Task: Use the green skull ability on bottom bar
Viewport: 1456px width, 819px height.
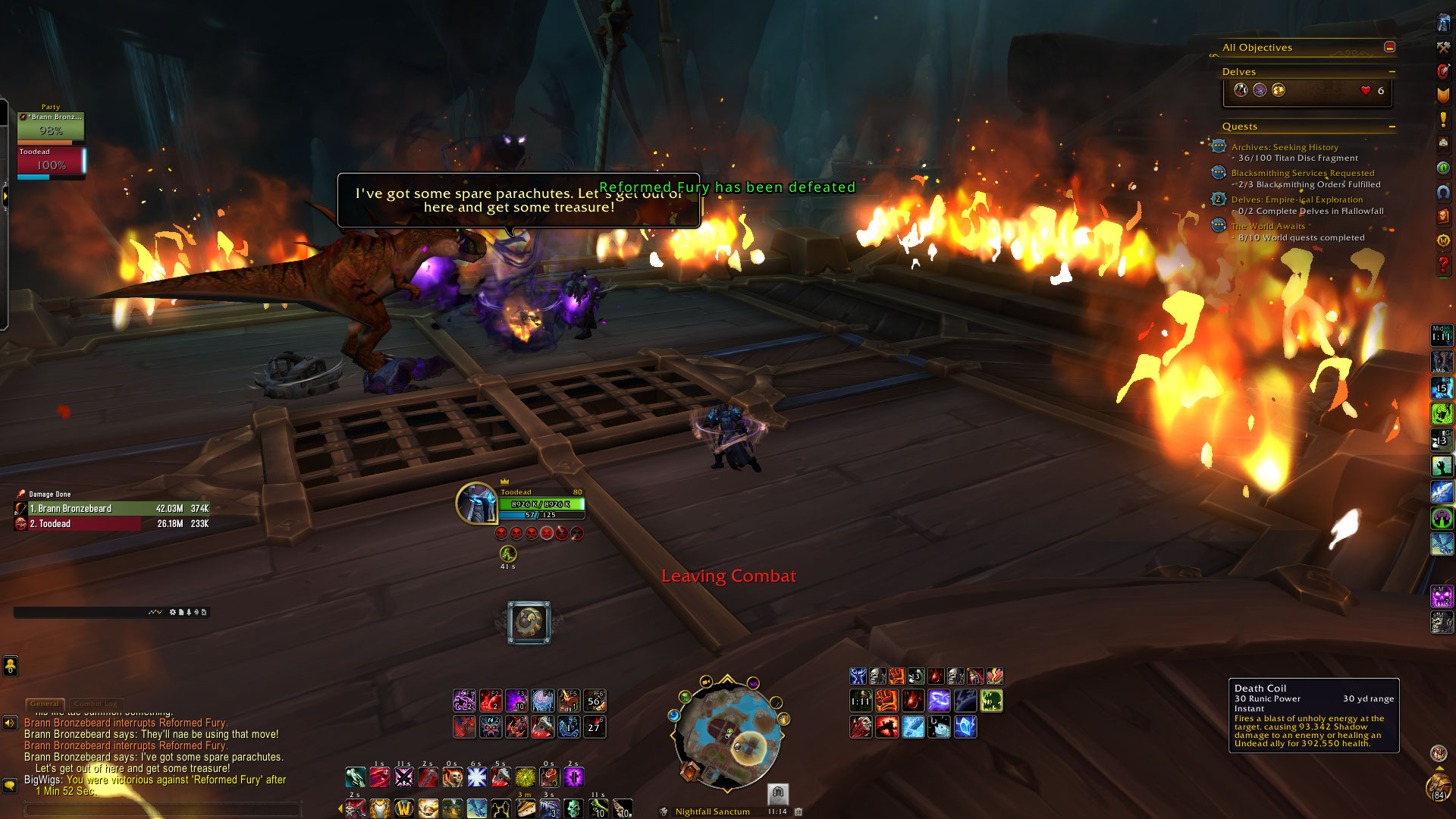Action: (573, 808)
